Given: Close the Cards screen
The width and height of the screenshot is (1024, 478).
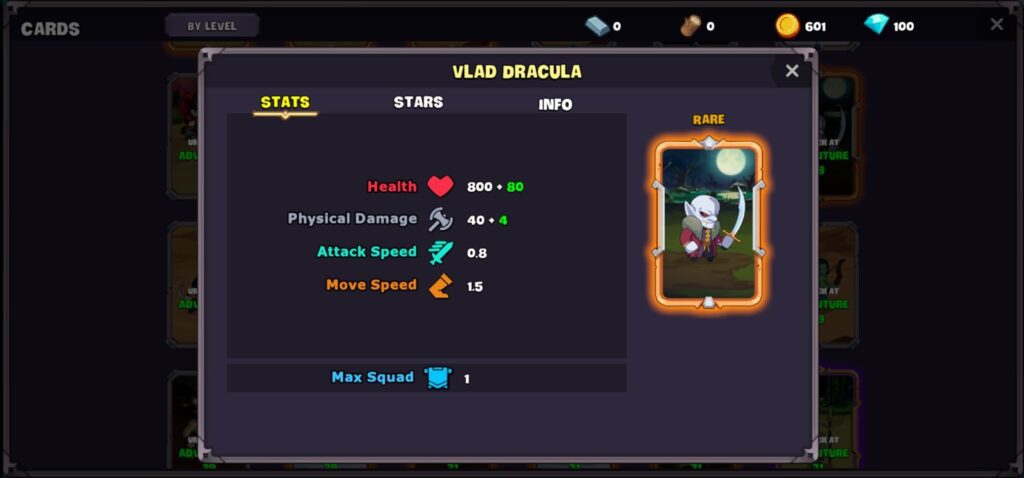Looking at the screenshot, I should click(x=996, y=24).
